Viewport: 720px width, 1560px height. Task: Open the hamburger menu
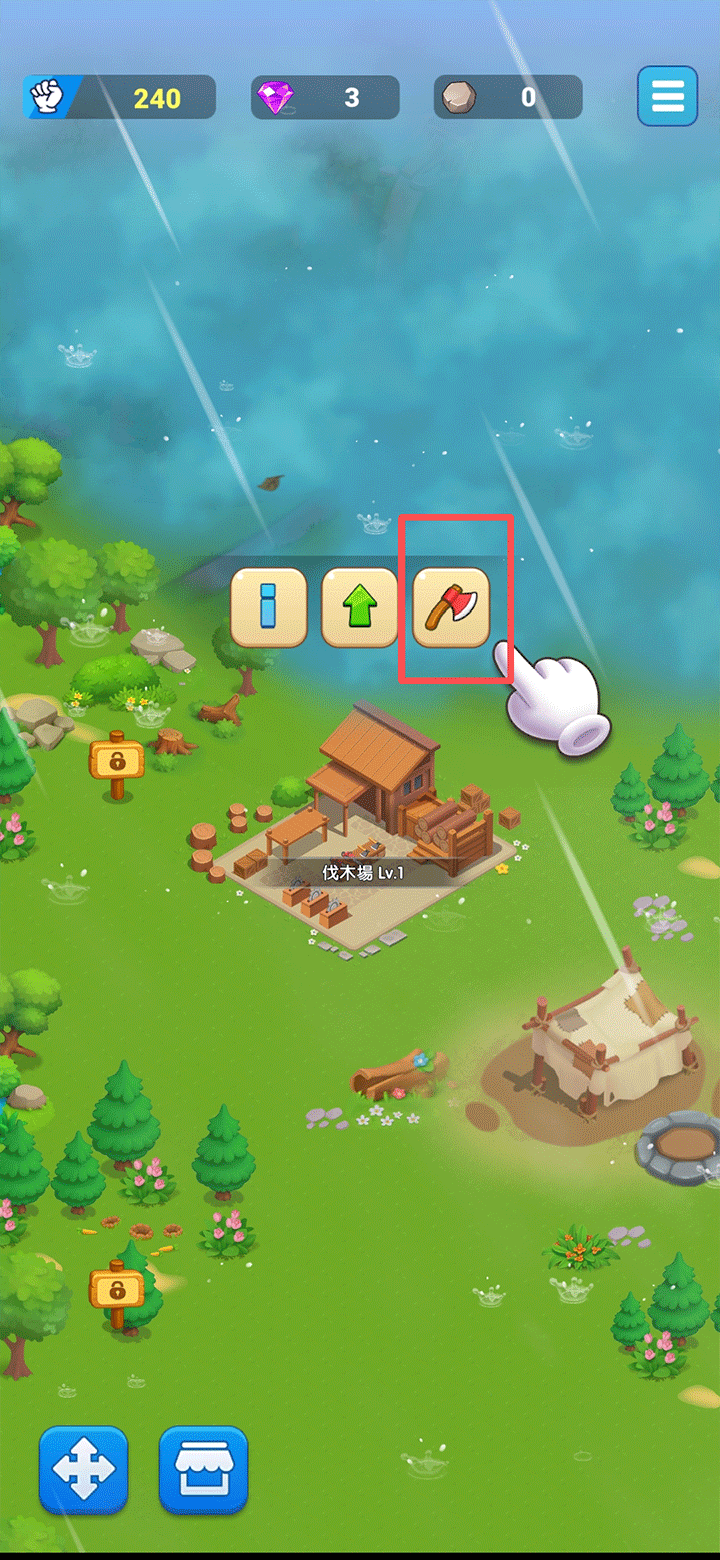pos(667,96)
